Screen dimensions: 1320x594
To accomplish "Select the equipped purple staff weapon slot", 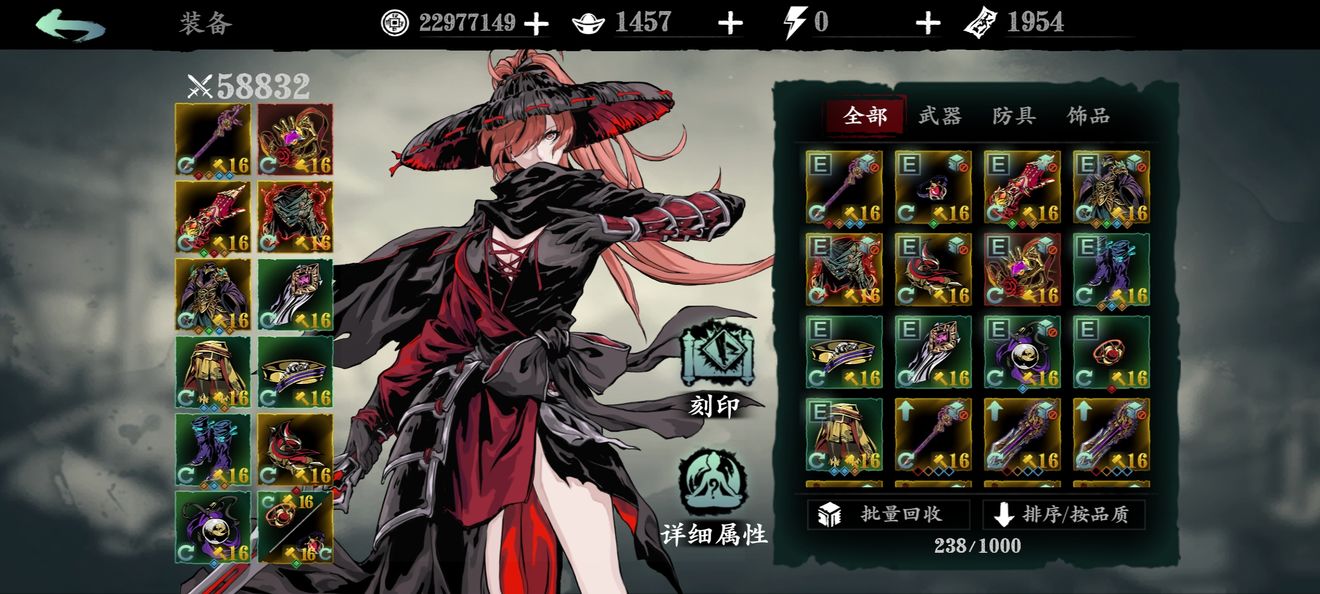I will [213, 139].
